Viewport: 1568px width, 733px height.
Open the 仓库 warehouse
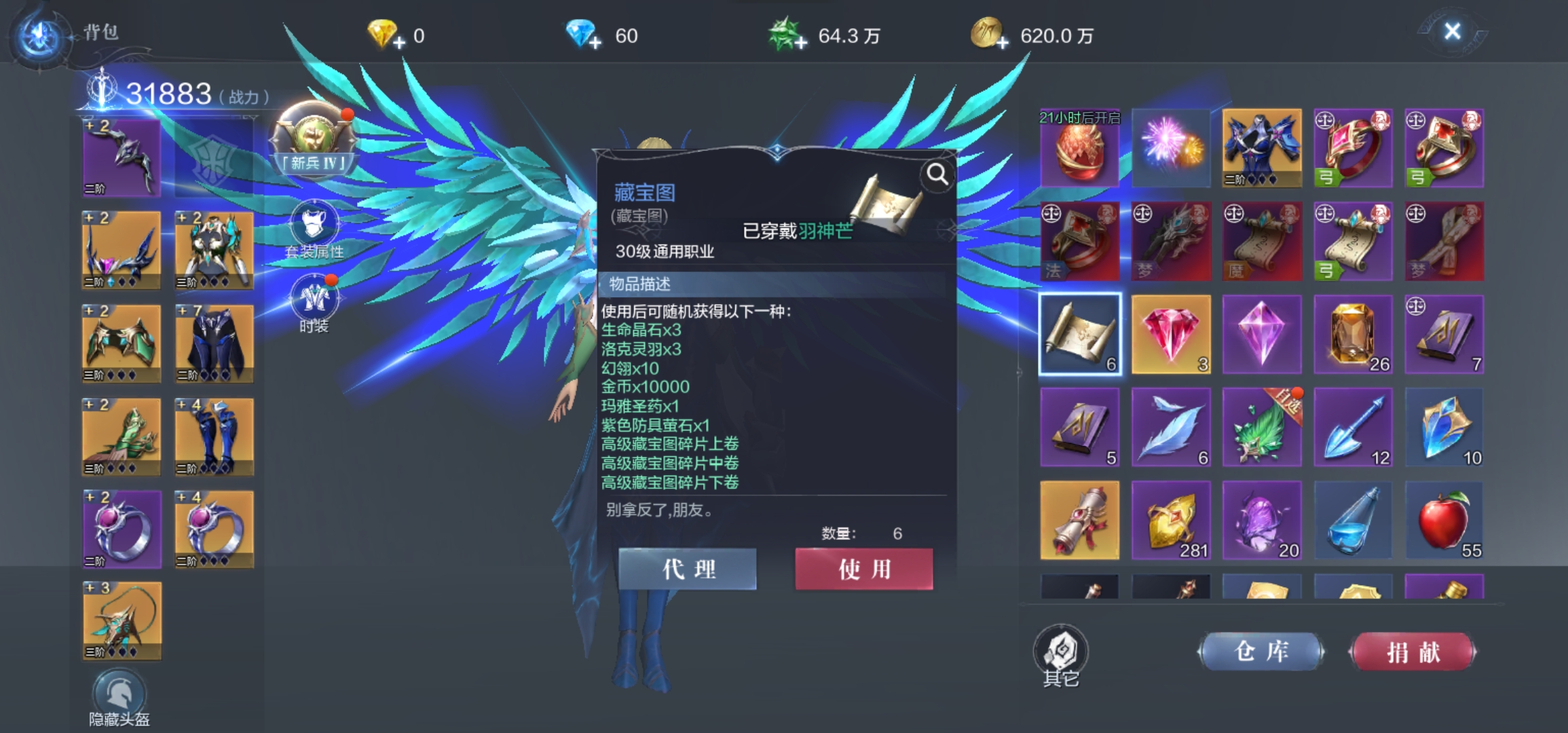coord(1261,650)
